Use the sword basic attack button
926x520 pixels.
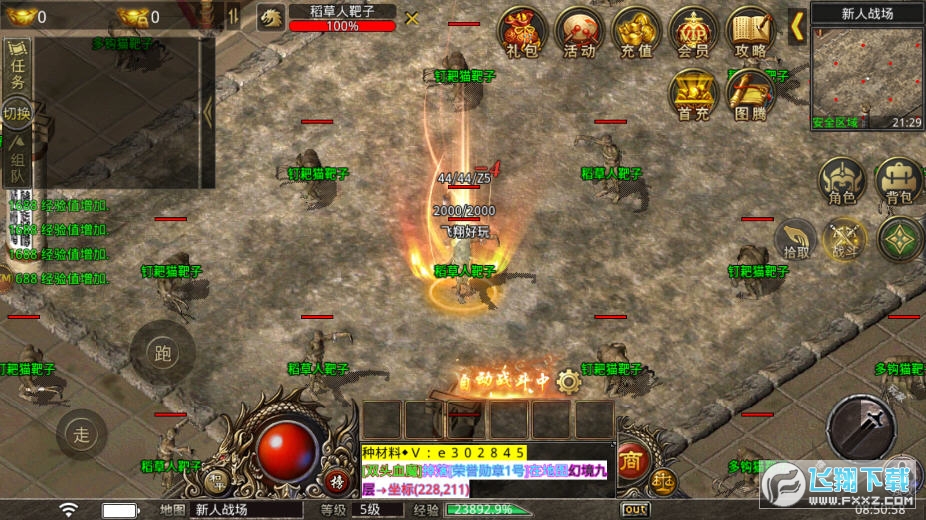pos(861,427)
